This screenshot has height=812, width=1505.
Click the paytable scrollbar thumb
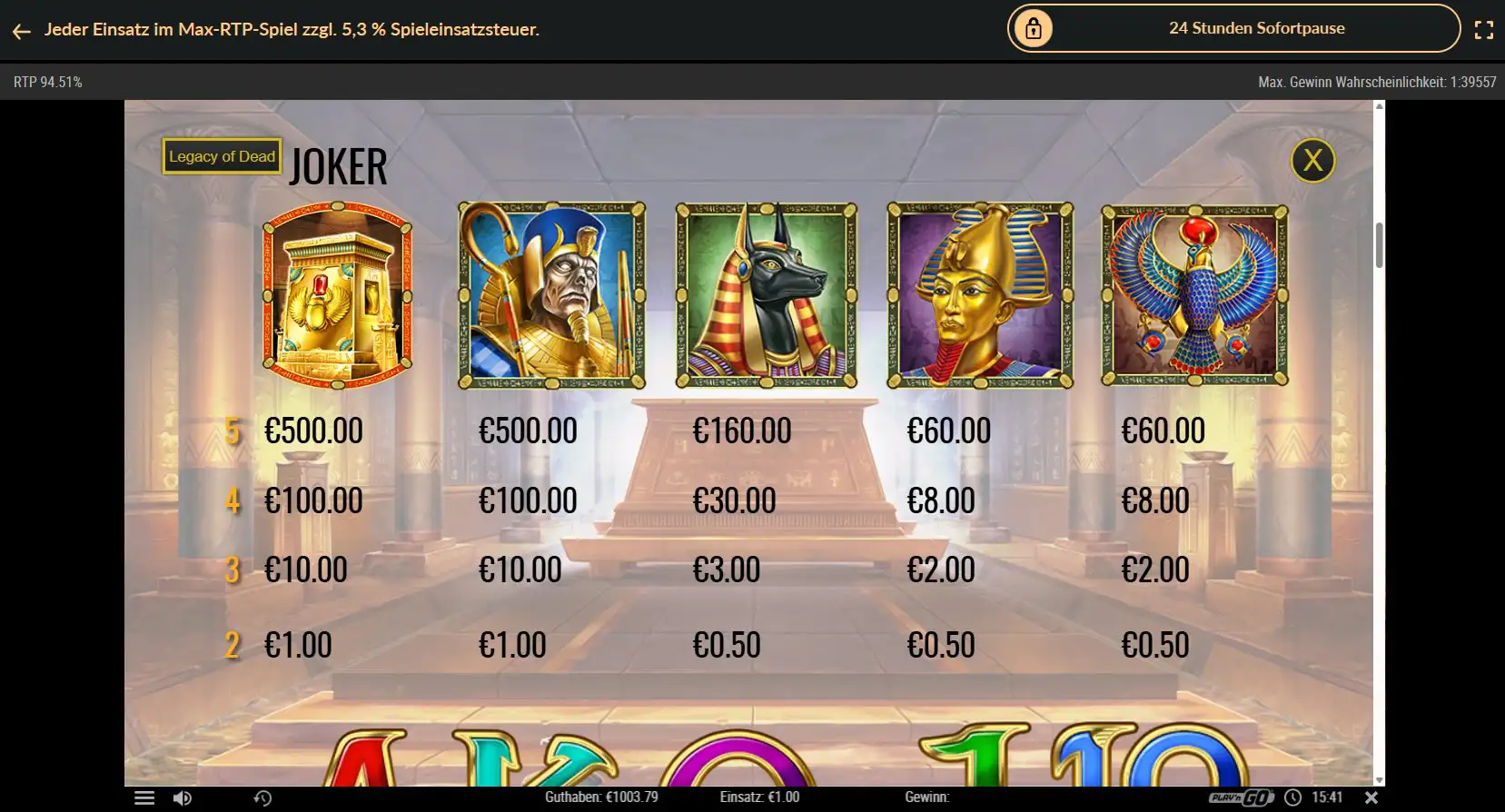[x=1379, y=244]
